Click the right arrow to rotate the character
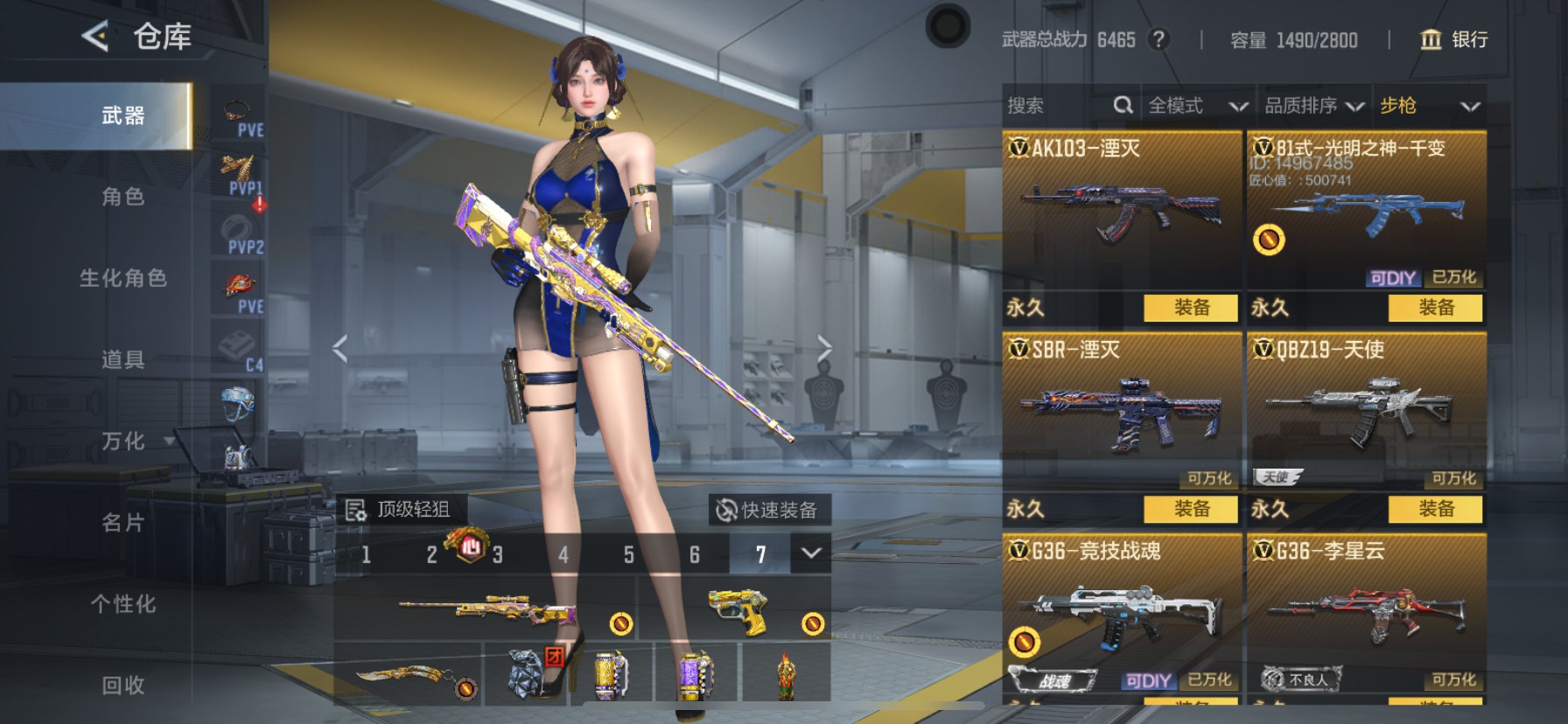The width and height of the screenshot is (1568, 724). 823,347
